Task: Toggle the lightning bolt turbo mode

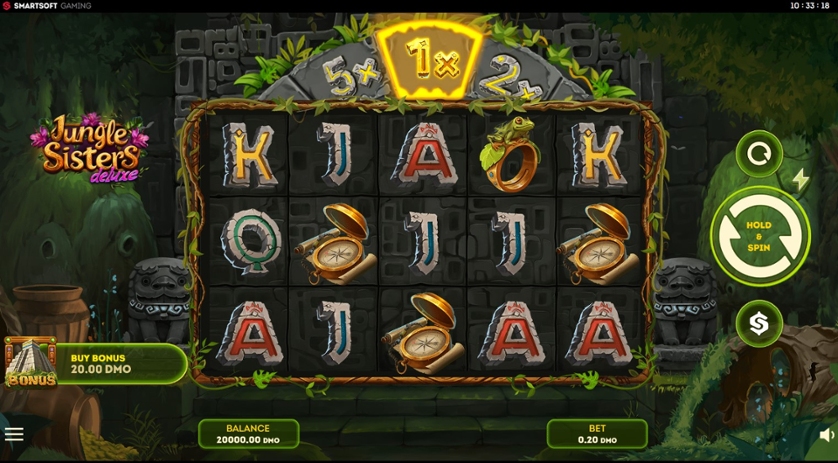Action: [800, 180]
